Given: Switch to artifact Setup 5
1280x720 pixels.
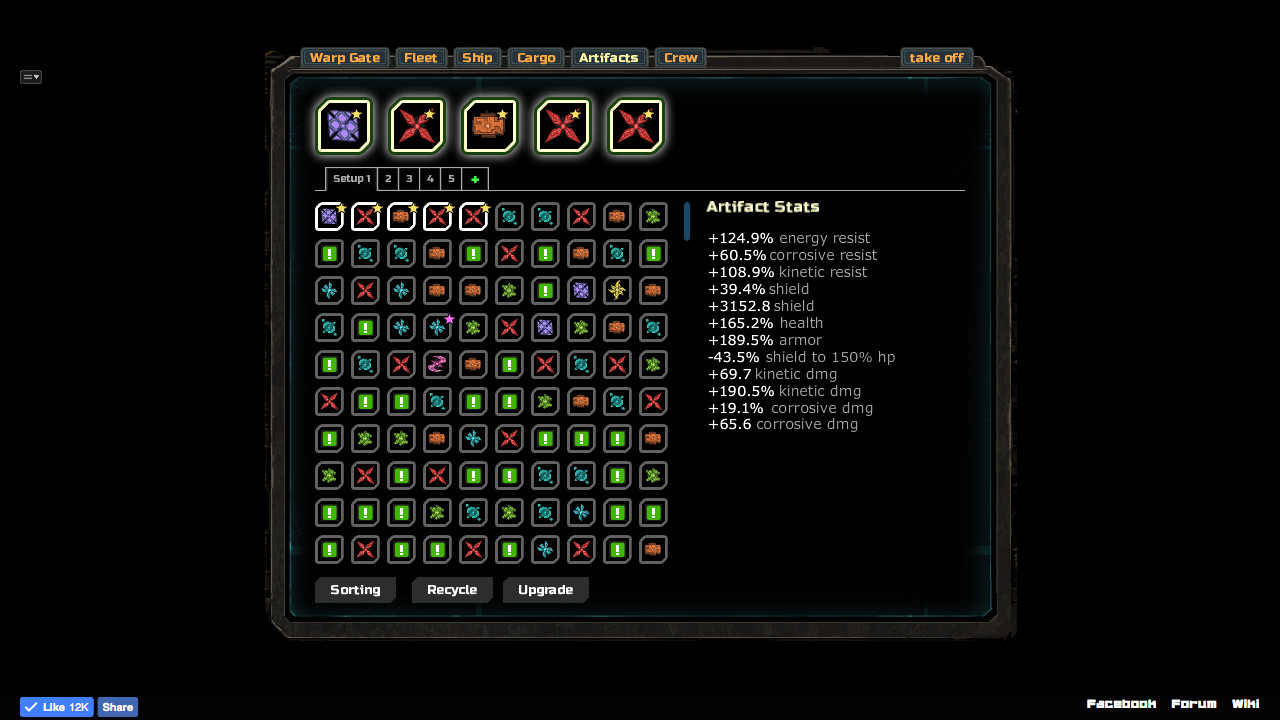Looking at the screenshot, I should 451,178.
